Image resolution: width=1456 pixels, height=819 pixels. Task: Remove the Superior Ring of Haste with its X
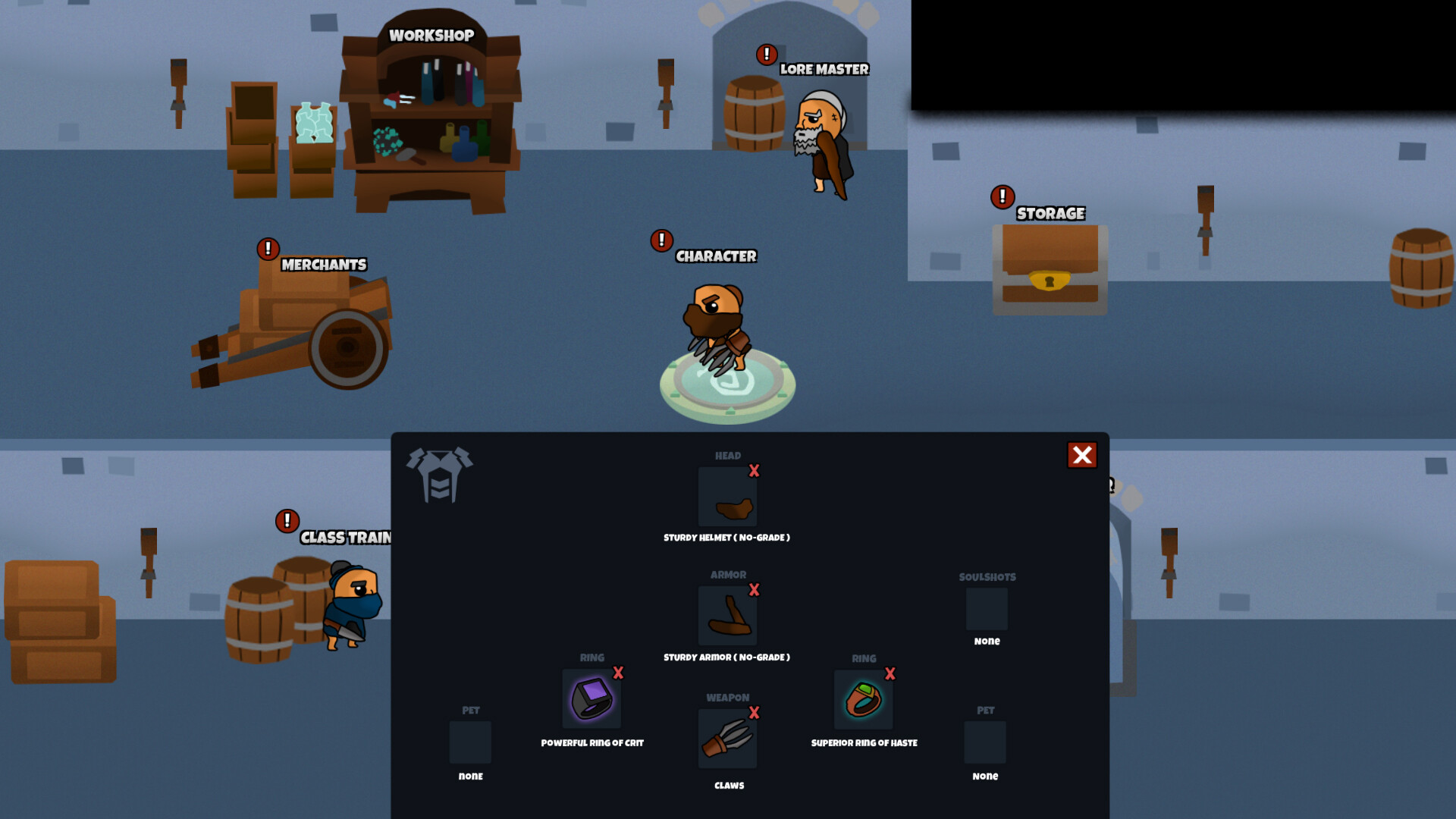pyautogui.click(x=890, y=673)
